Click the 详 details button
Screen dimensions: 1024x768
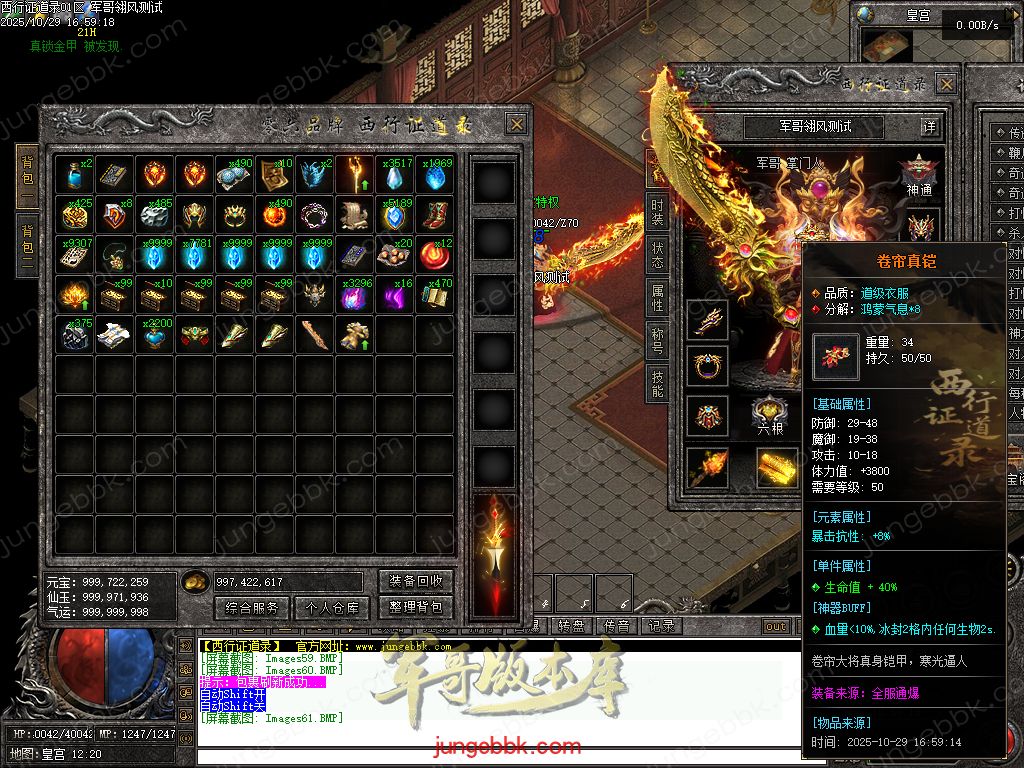pyautogui.click(x=930, y=127)
